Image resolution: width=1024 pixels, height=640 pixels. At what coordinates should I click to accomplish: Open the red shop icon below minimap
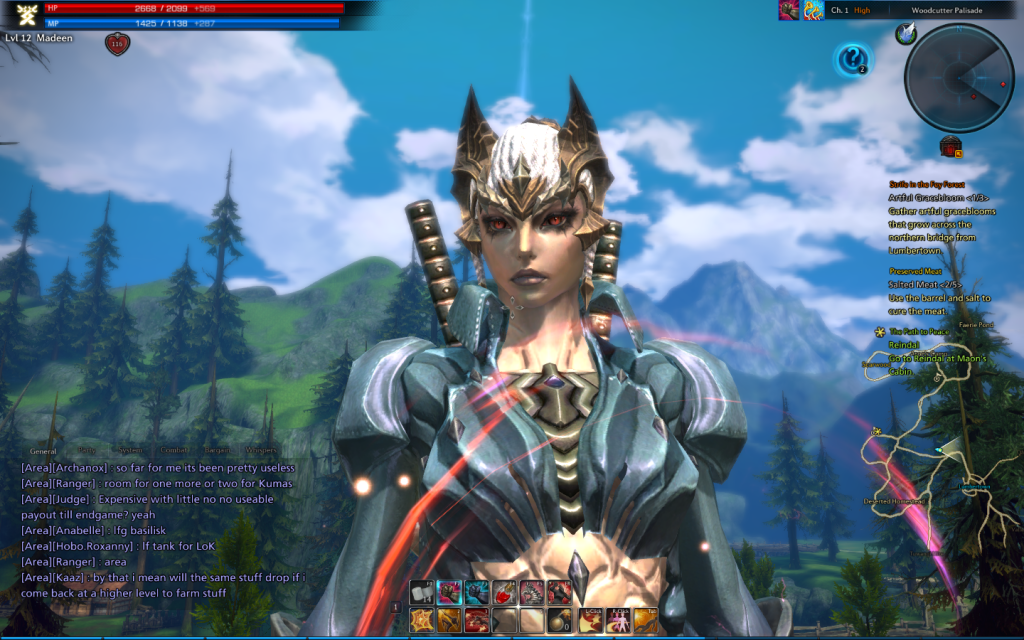[949, 147]
